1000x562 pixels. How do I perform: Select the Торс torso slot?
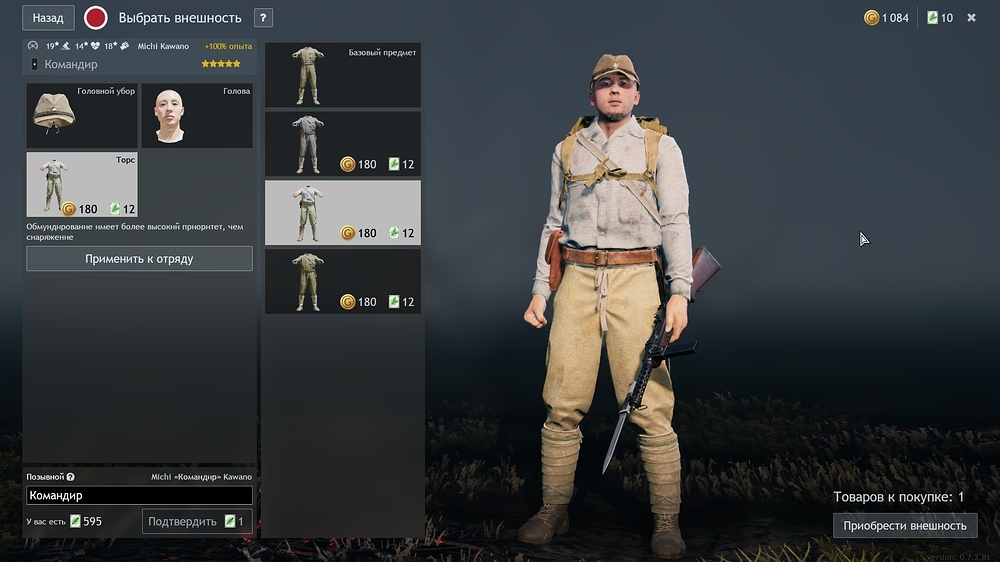(82, 185)
